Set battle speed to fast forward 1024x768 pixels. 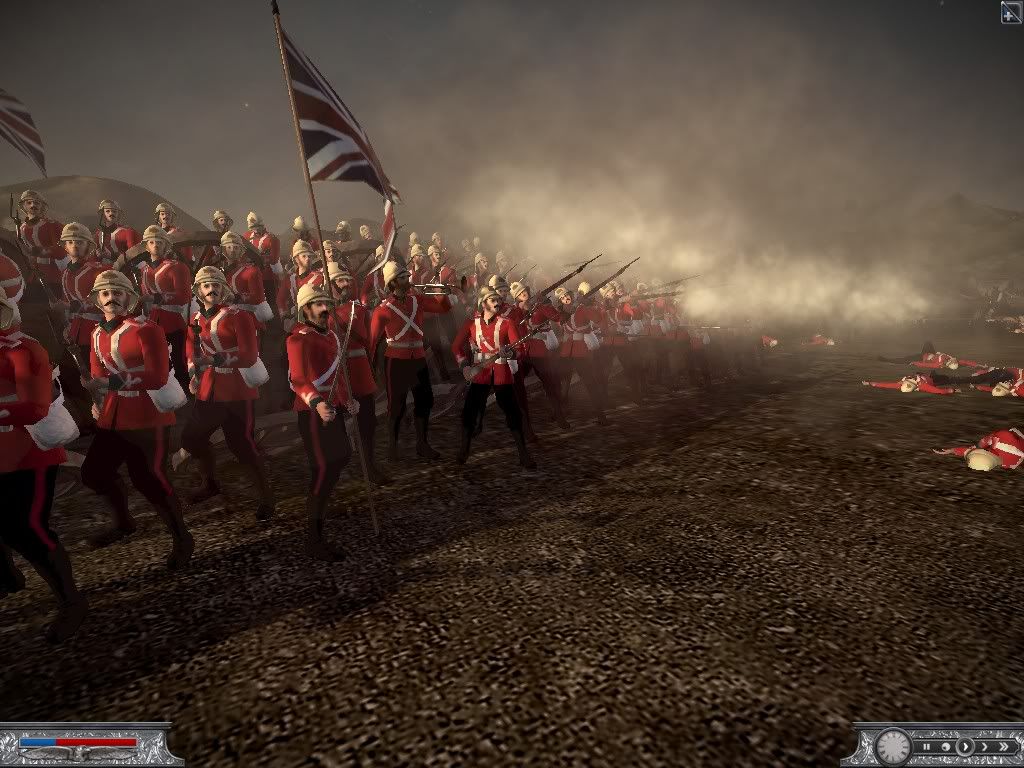pyautogui.click(x=984, y=746)
